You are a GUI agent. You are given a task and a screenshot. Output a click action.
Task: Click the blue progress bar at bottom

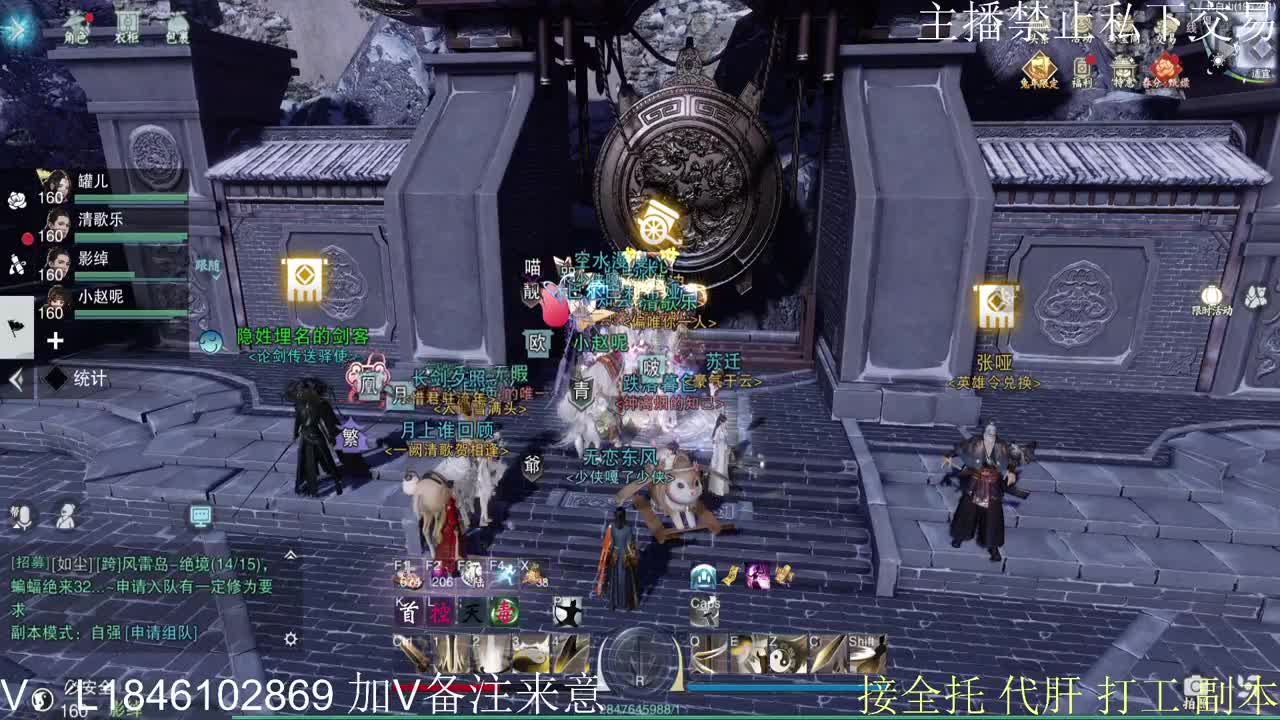[x=773, y=685]
